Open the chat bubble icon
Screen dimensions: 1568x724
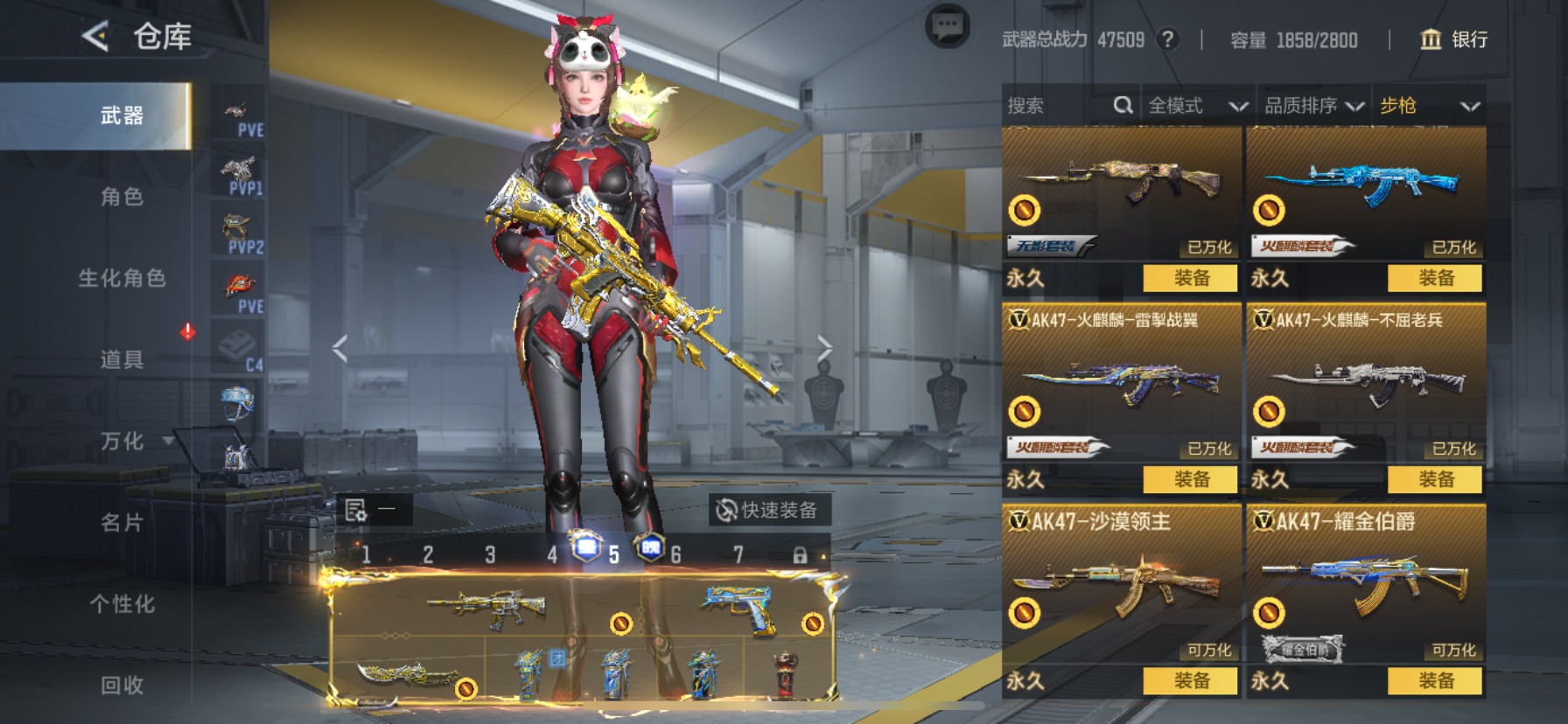[947, 27]
